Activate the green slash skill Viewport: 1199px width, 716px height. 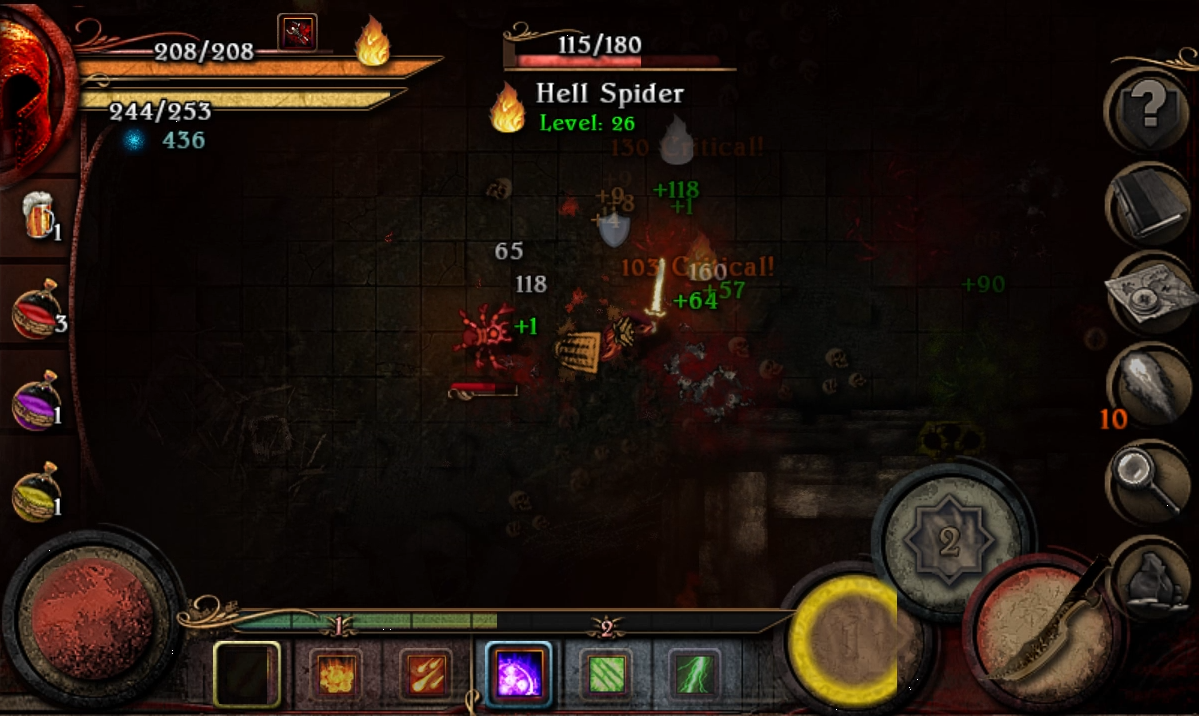607,673
